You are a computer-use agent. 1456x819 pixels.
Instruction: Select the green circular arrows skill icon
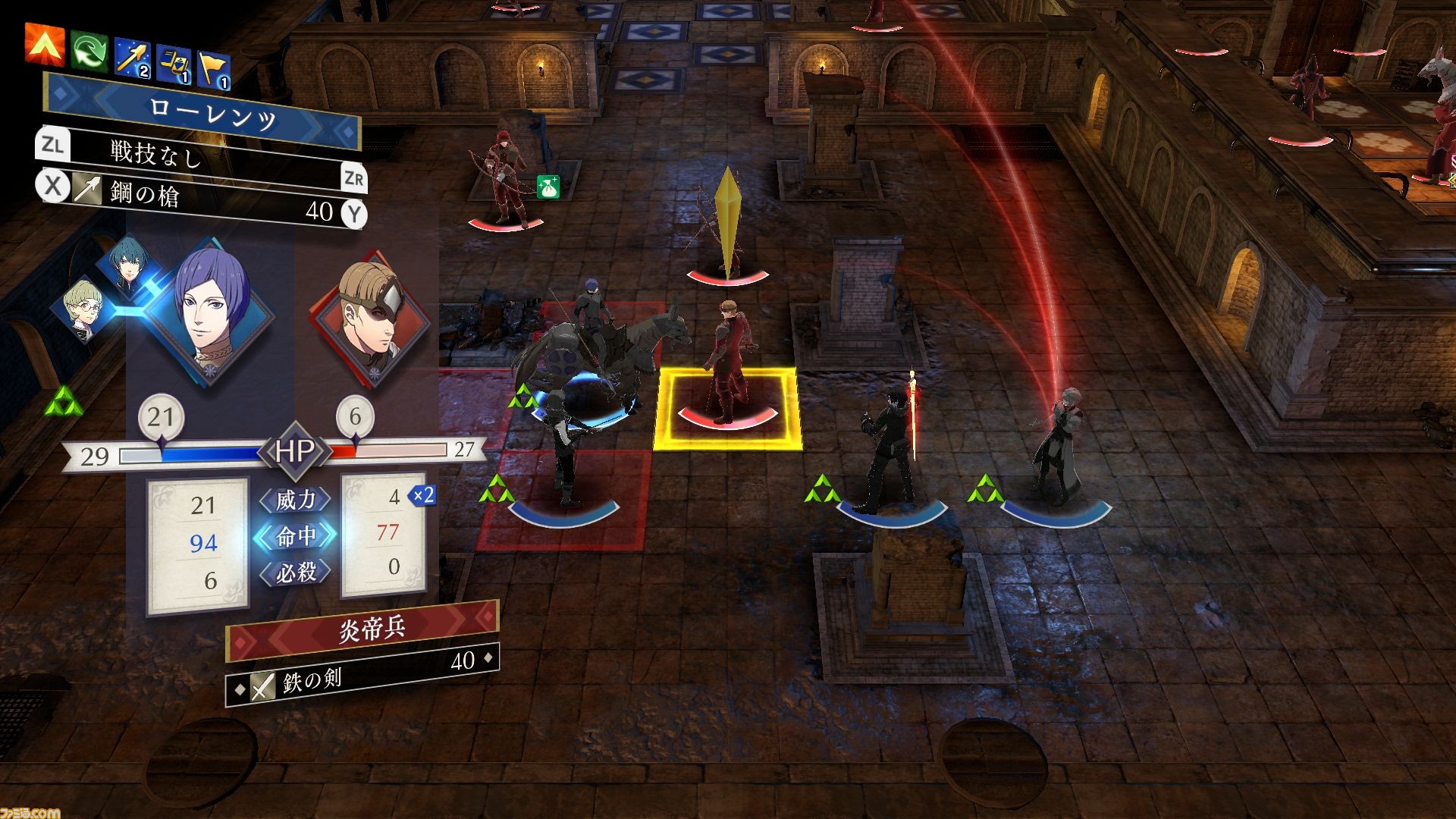[x=89, y=52]
